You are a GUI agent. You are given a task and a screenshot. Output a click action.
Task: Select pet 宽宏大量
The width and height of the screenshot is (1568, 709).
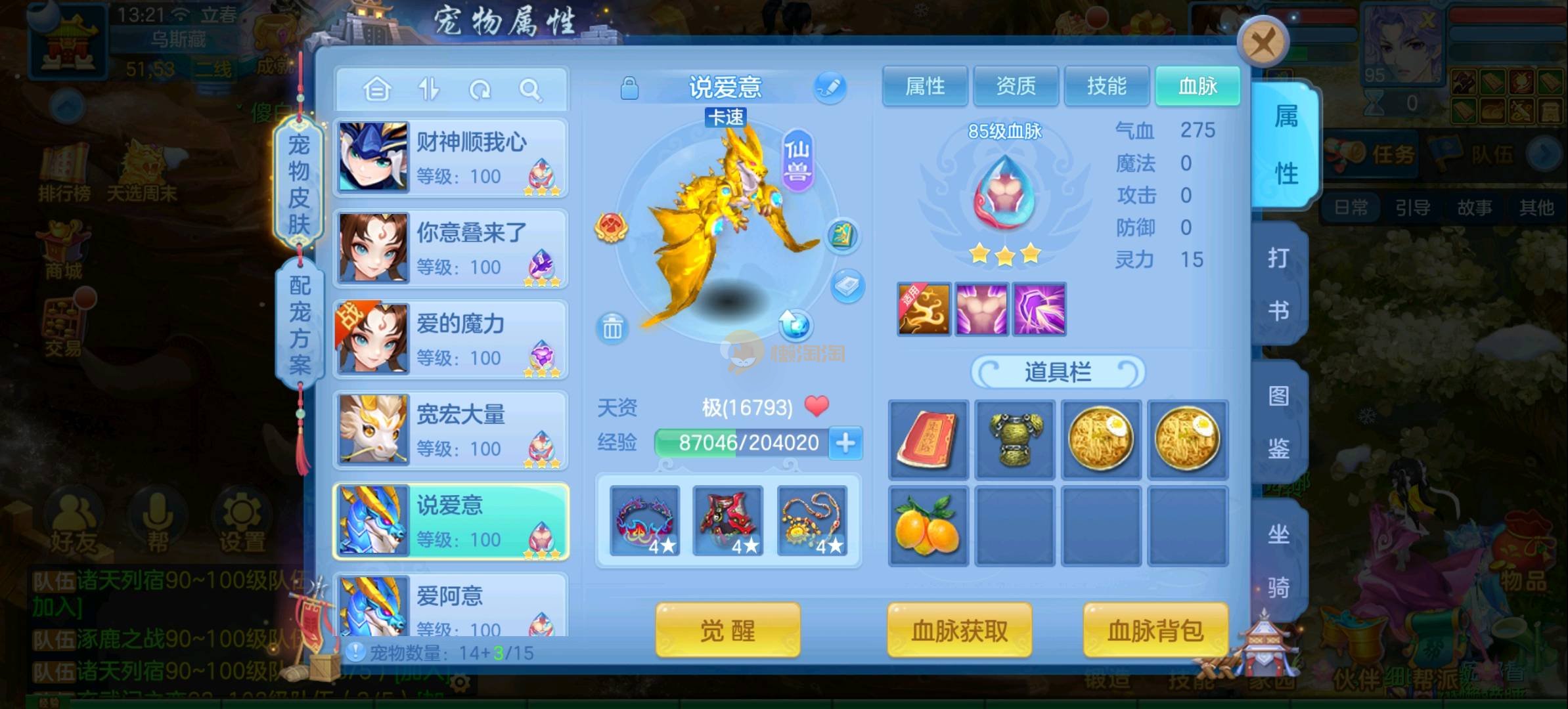(451, 430)
